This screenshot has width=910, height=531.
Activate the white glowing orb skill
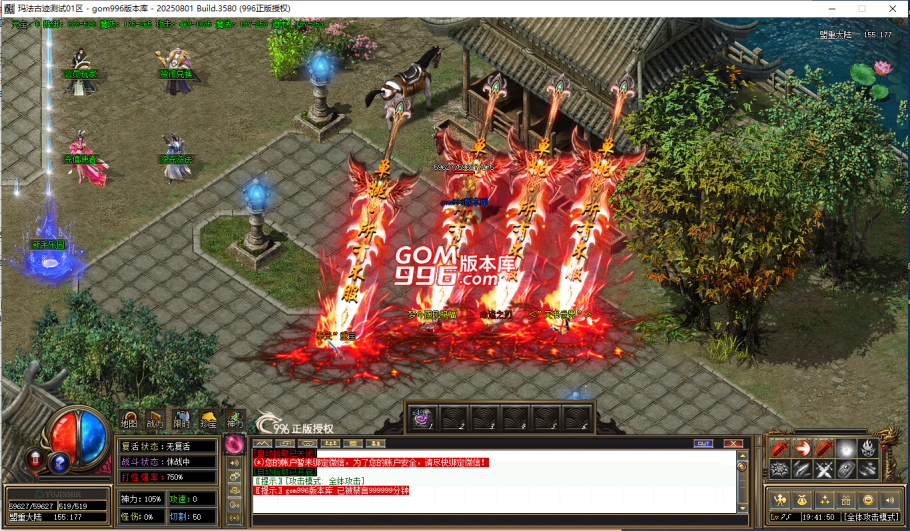click(x=846, y=449)
